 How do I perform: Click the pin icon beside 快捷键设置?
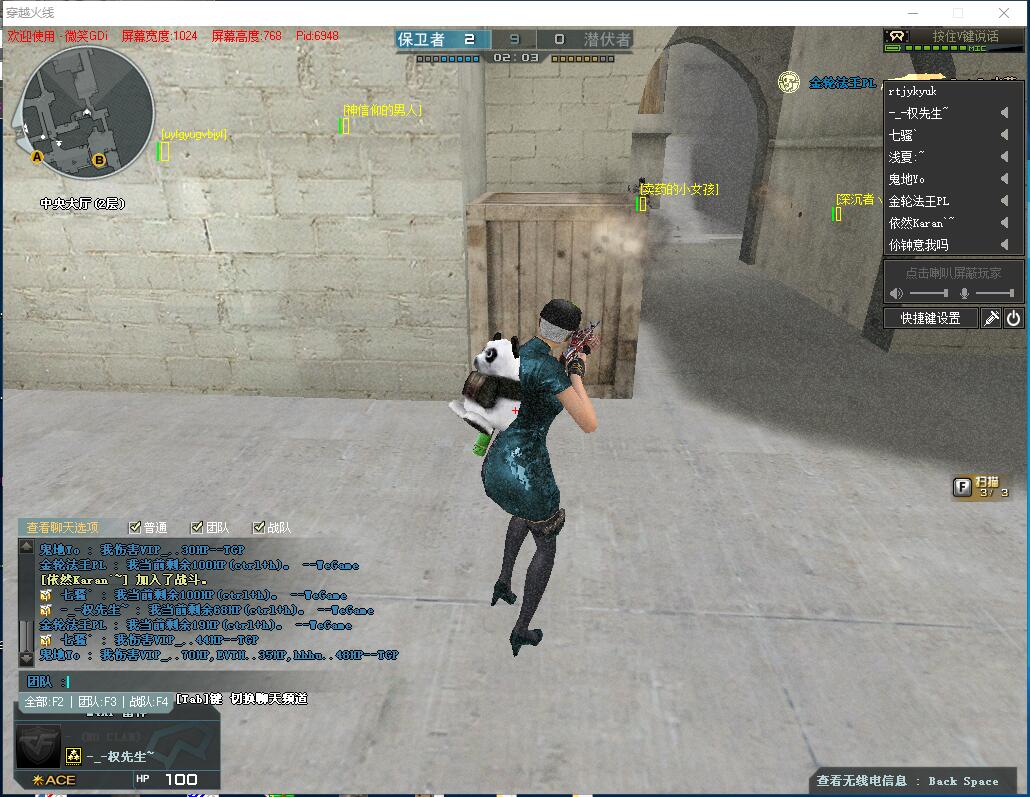tap(991, 318)
